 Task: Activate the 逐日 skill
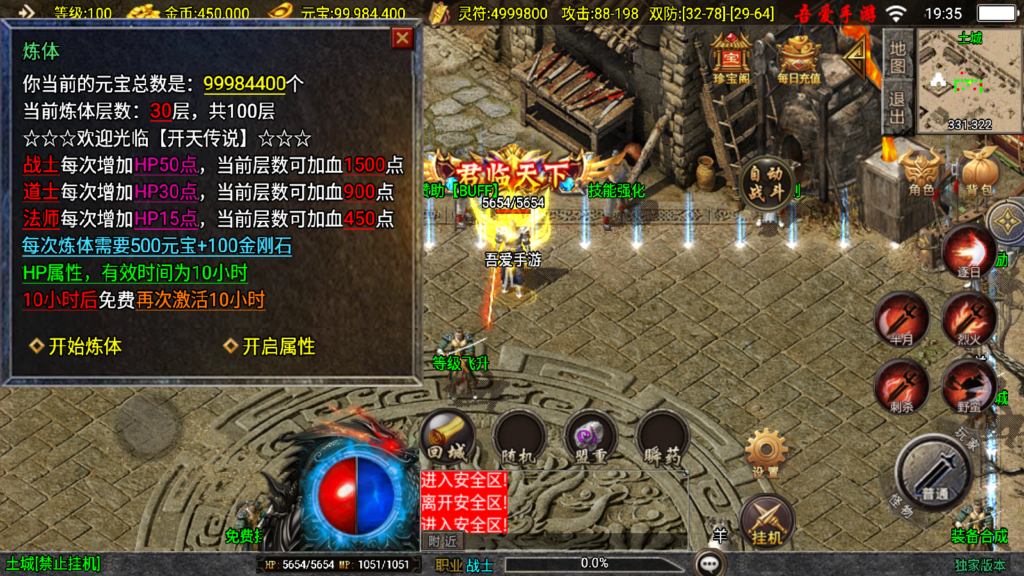[968, 252]
